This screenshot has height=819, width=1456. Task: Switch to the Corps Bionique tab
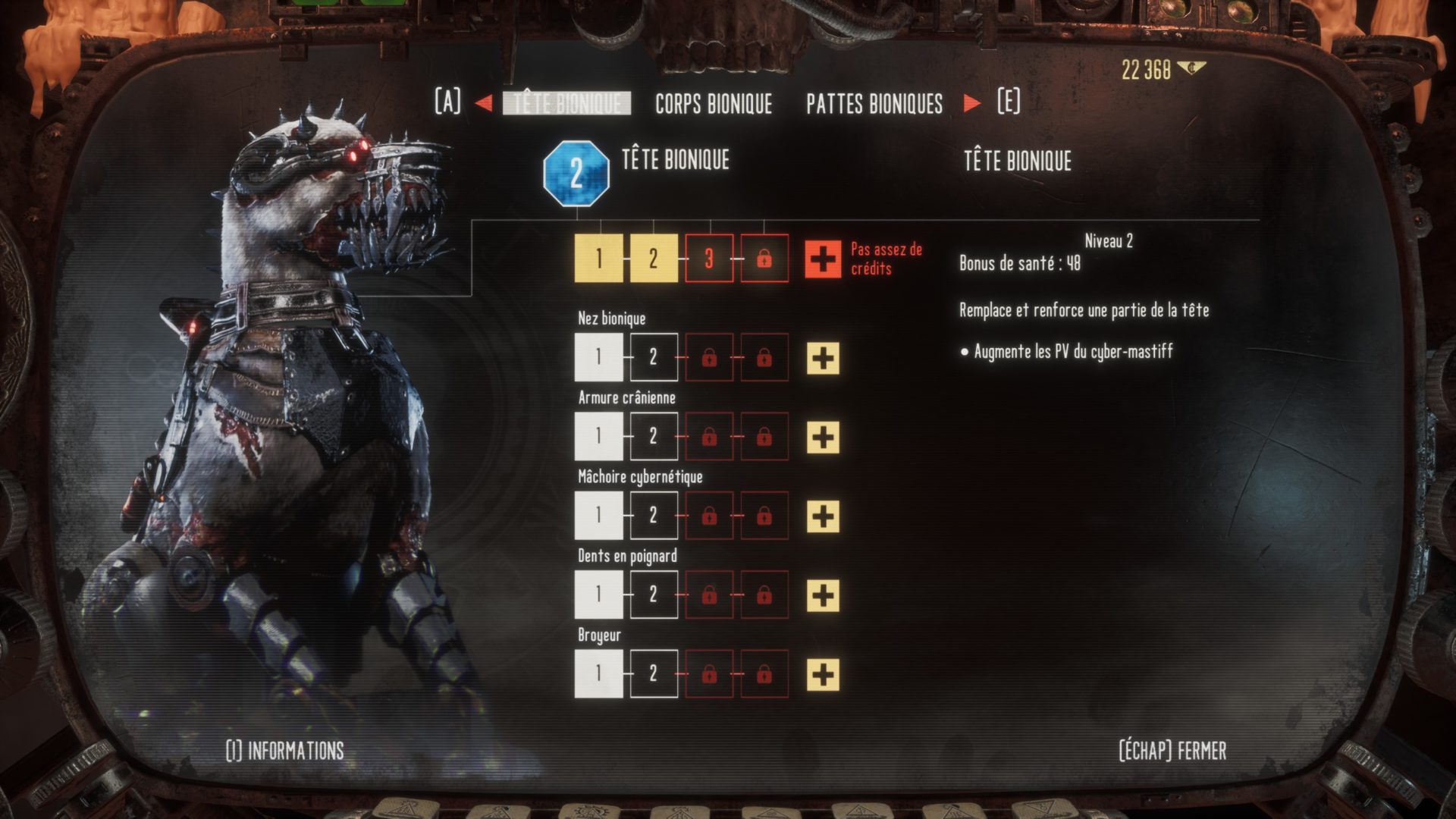pyautogui.click(x=713, y=103)
